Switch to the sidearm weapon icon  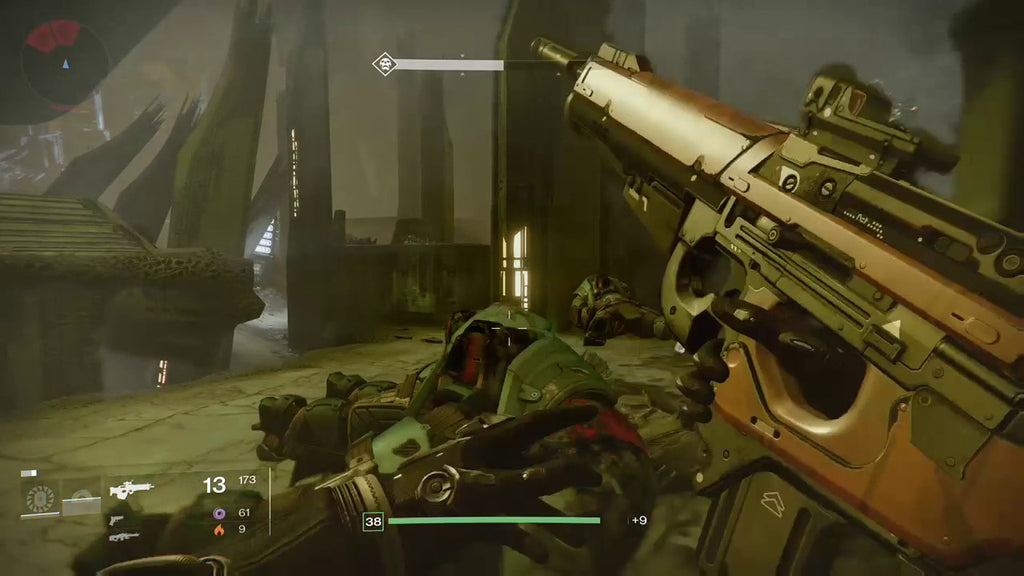pyautogui.click(x=118, y=520)
